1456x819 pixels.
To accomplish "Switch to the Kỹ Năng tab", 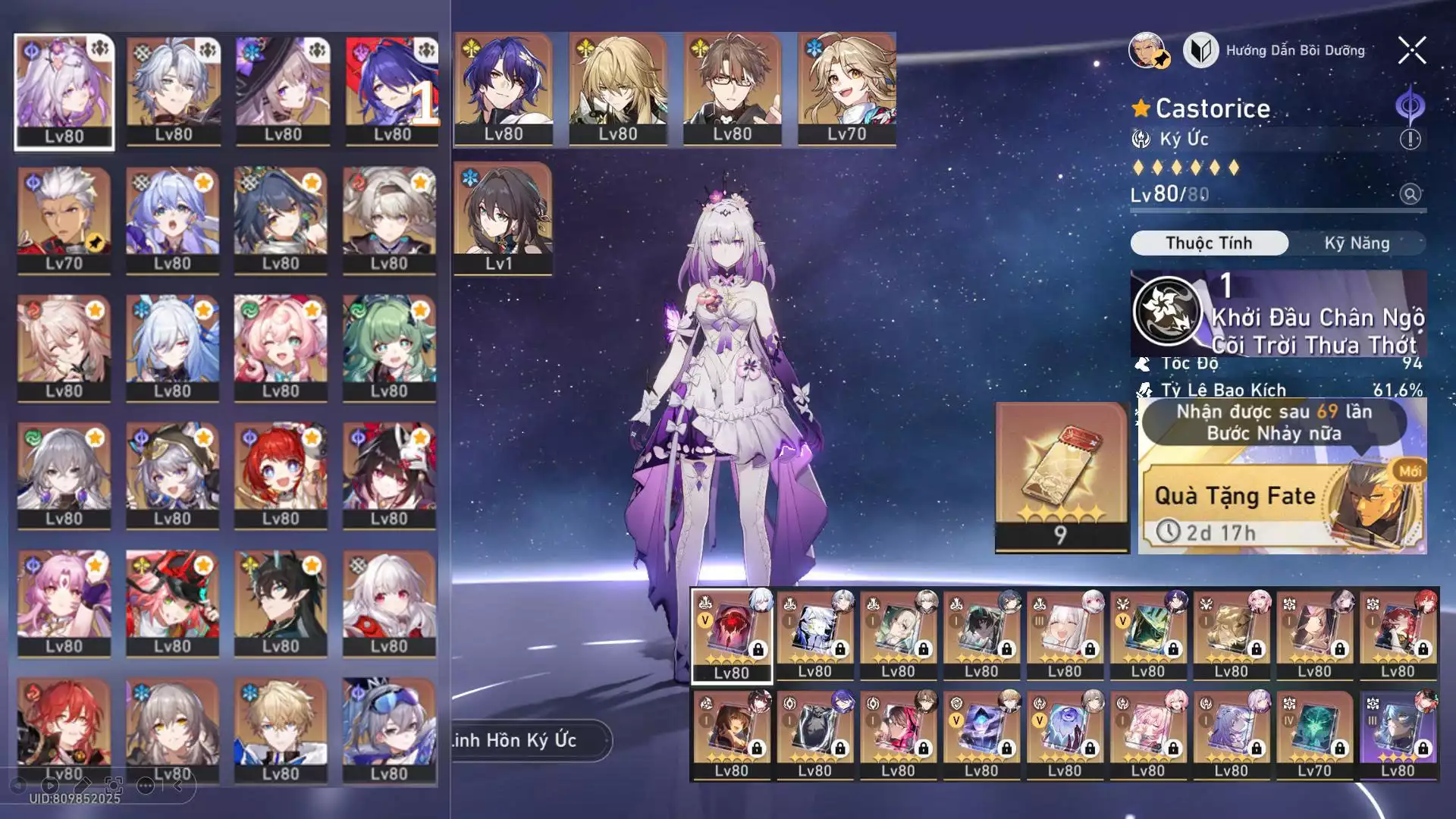I will pyautogui.click(x=1357, y=243).
